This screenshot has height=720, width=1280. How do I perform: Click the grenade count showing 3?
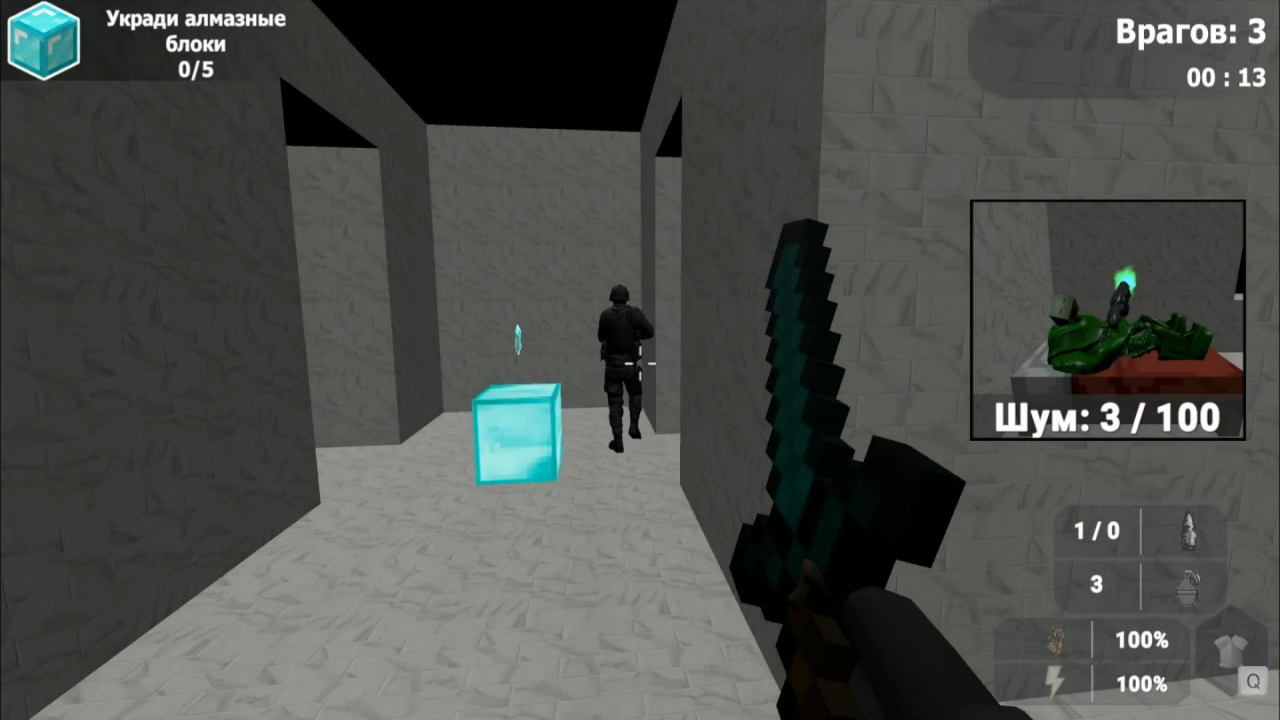click(x=1097, y=584)
